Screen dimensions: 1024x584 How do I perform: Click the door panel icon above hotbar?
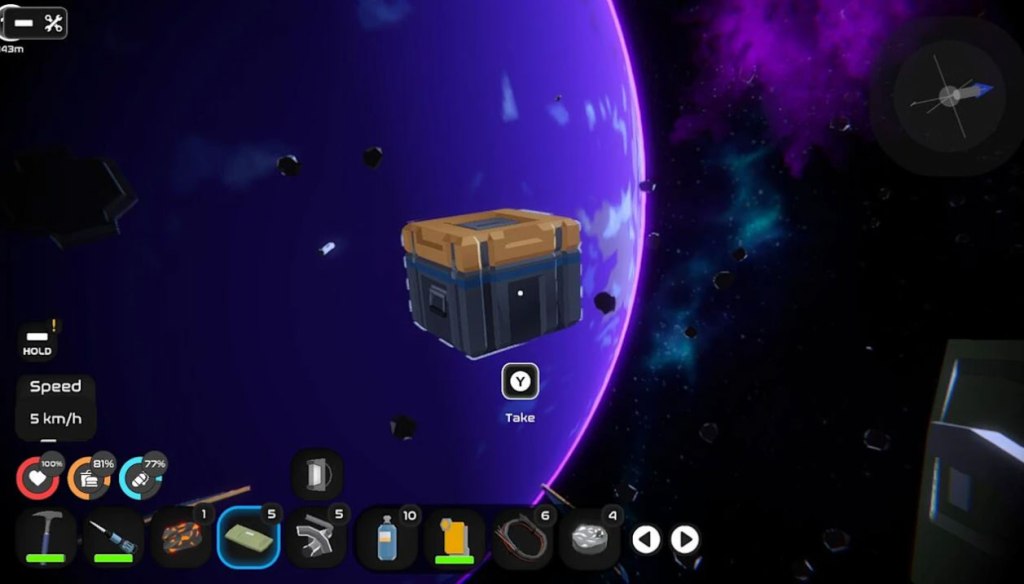pyautogui.click(x=317, y=473)
